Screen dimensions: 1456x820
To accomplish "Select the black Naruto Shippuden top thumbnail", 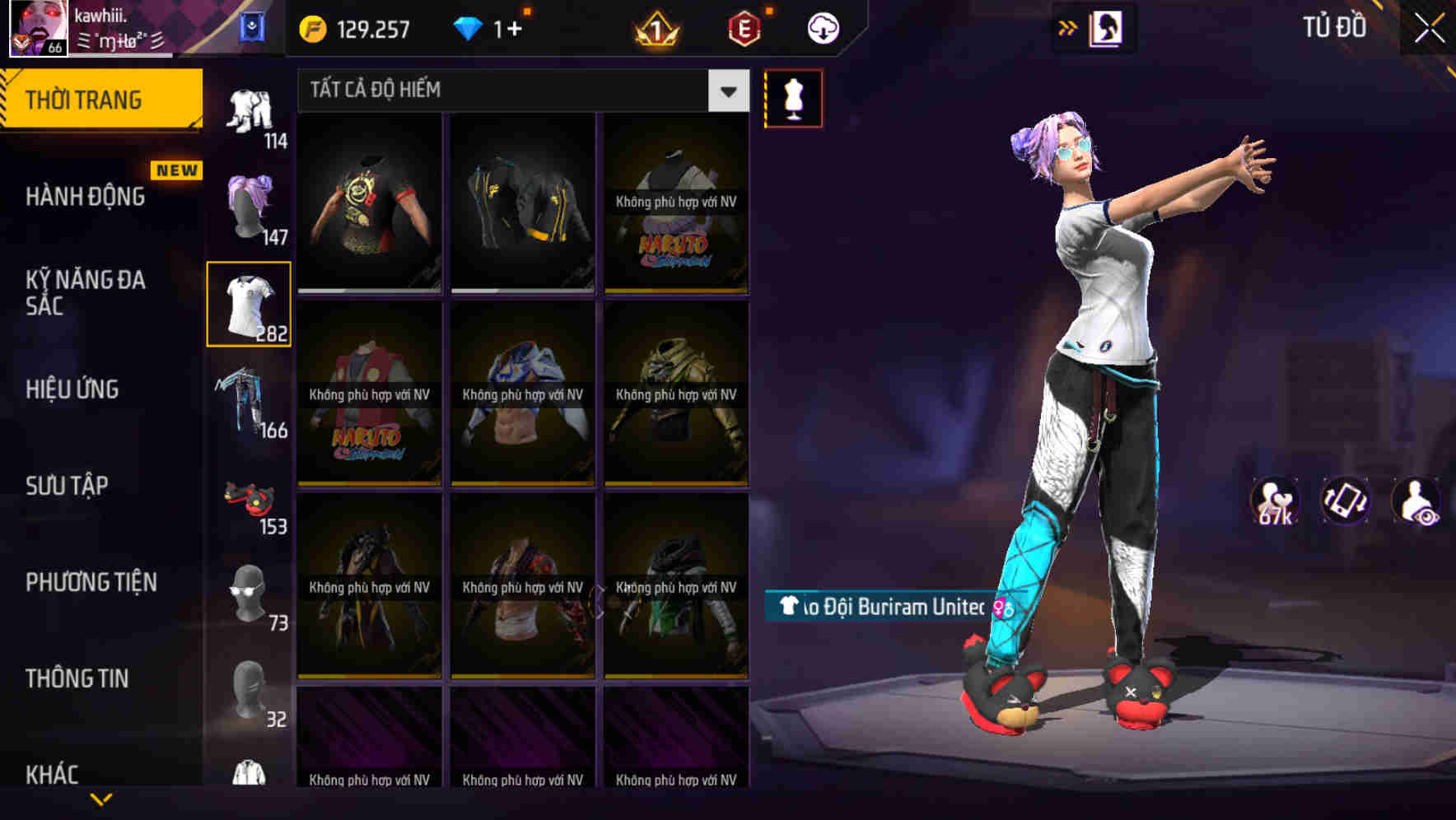I will click(675, 206).
